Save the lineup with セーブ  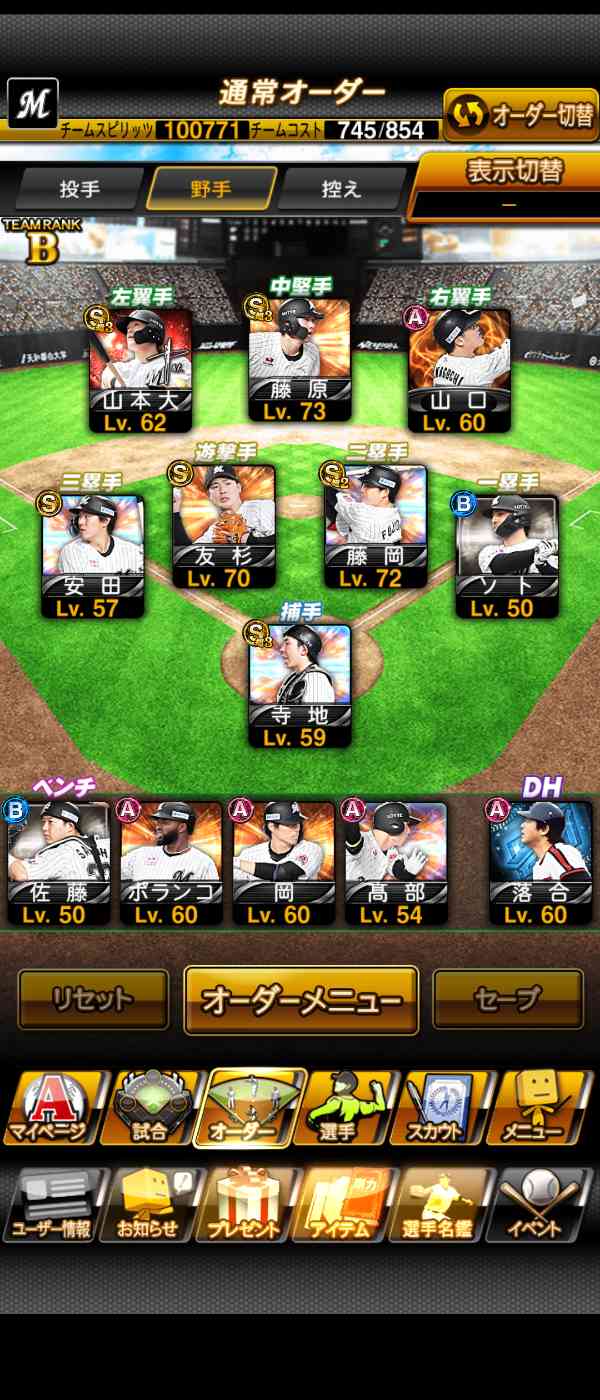pyautogui.click(x=507, y=999)
